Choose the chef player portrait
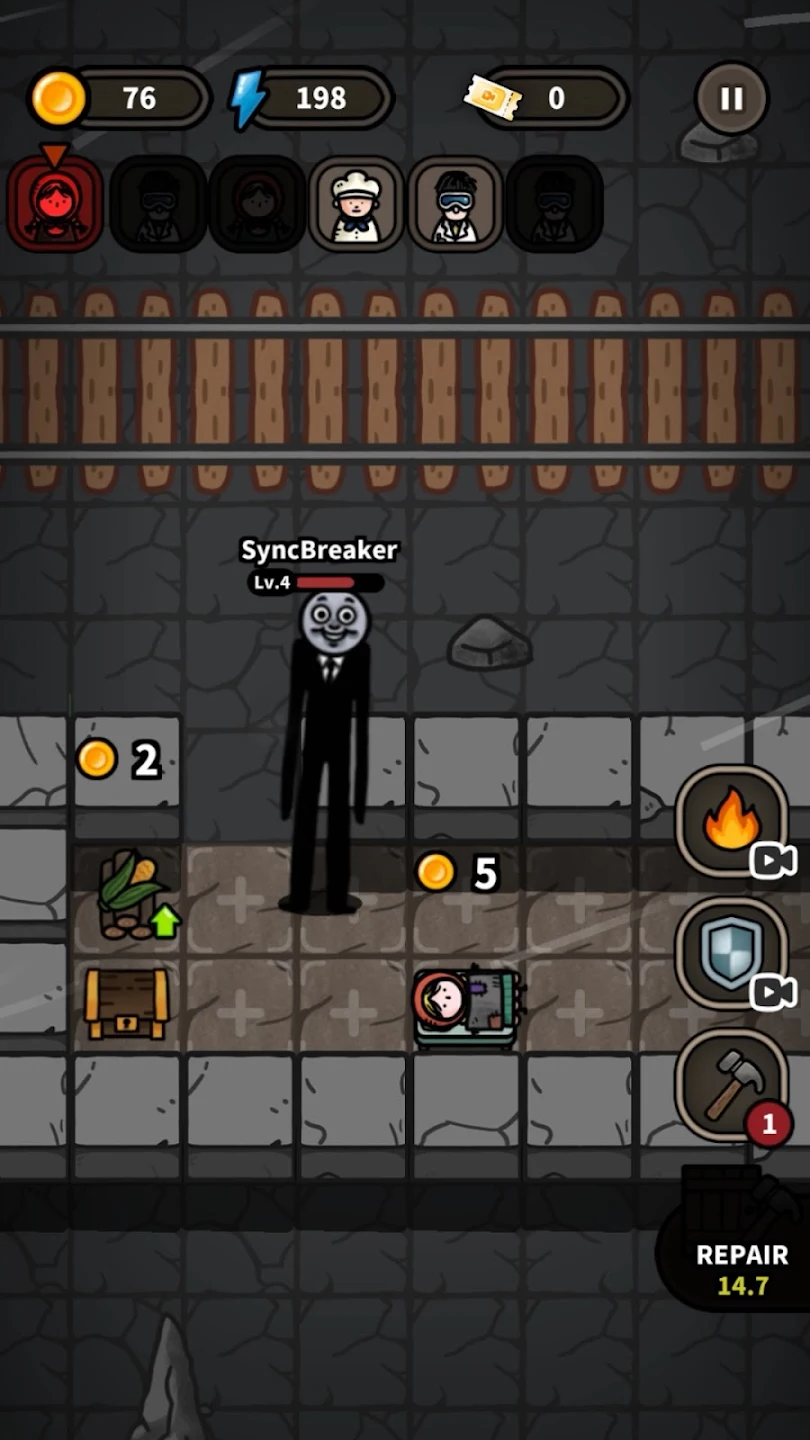Viewport: 810px width, 1440px height. (356, 204)
